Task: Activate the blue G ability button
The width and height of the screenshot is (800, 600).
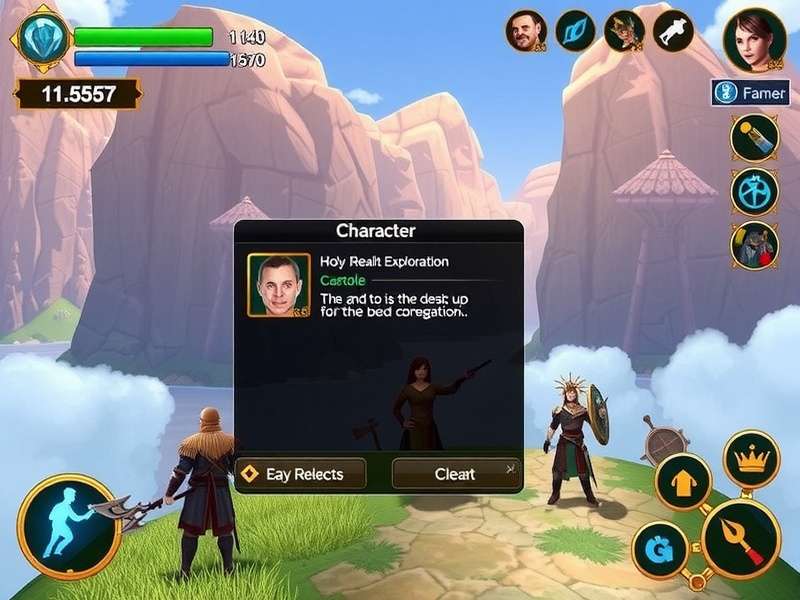Action: pyautogui.click(x=660, y=549)
